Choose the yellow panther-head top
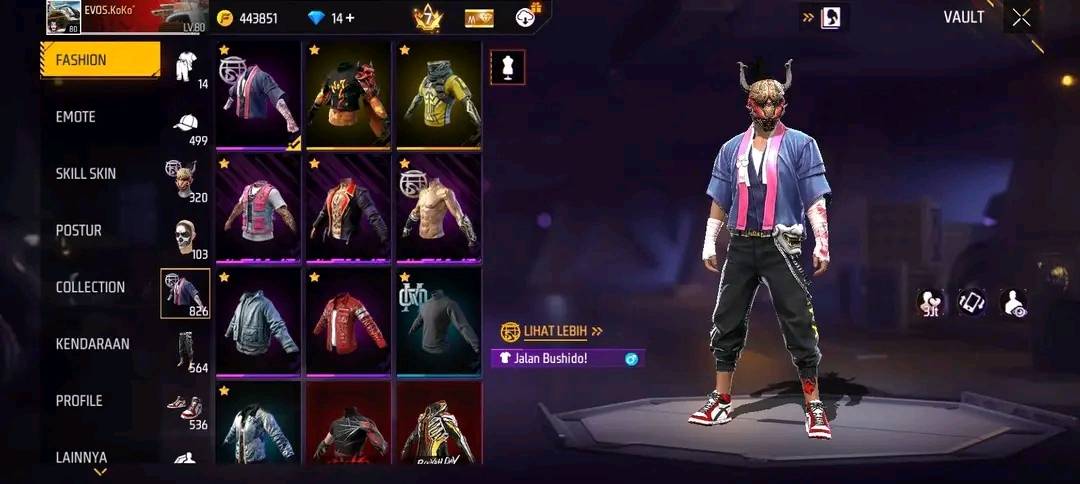Viewport: 1080px width, 484px height. tap(439, 95)
